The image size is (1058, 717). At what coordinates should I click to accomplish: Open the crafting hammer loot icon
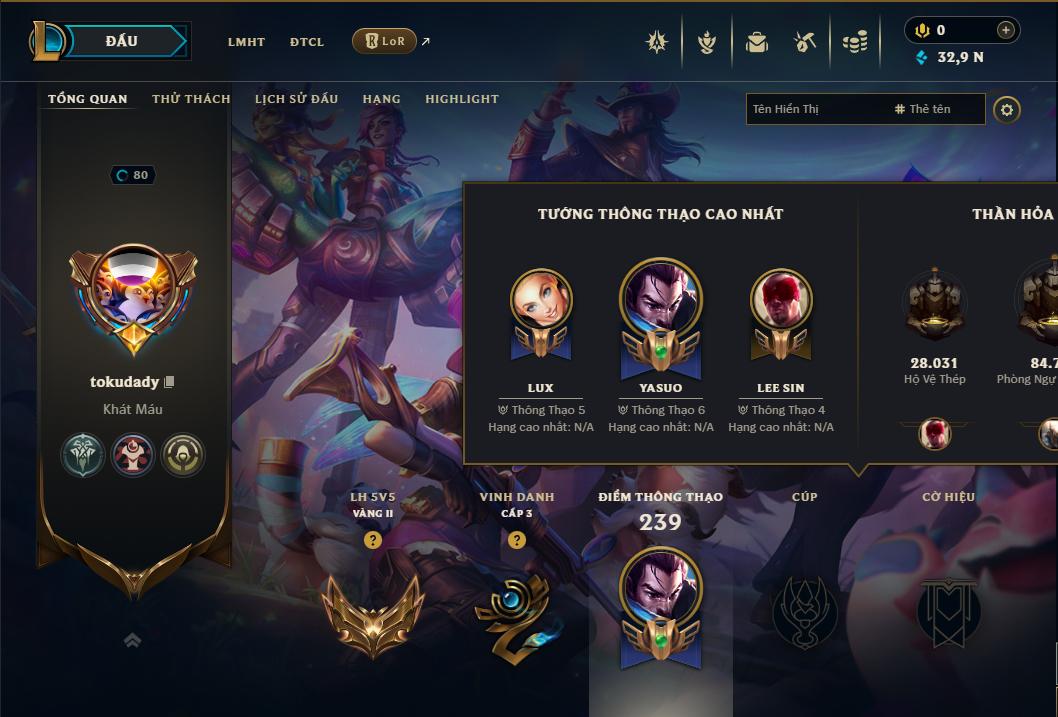(x=805, y=42)
